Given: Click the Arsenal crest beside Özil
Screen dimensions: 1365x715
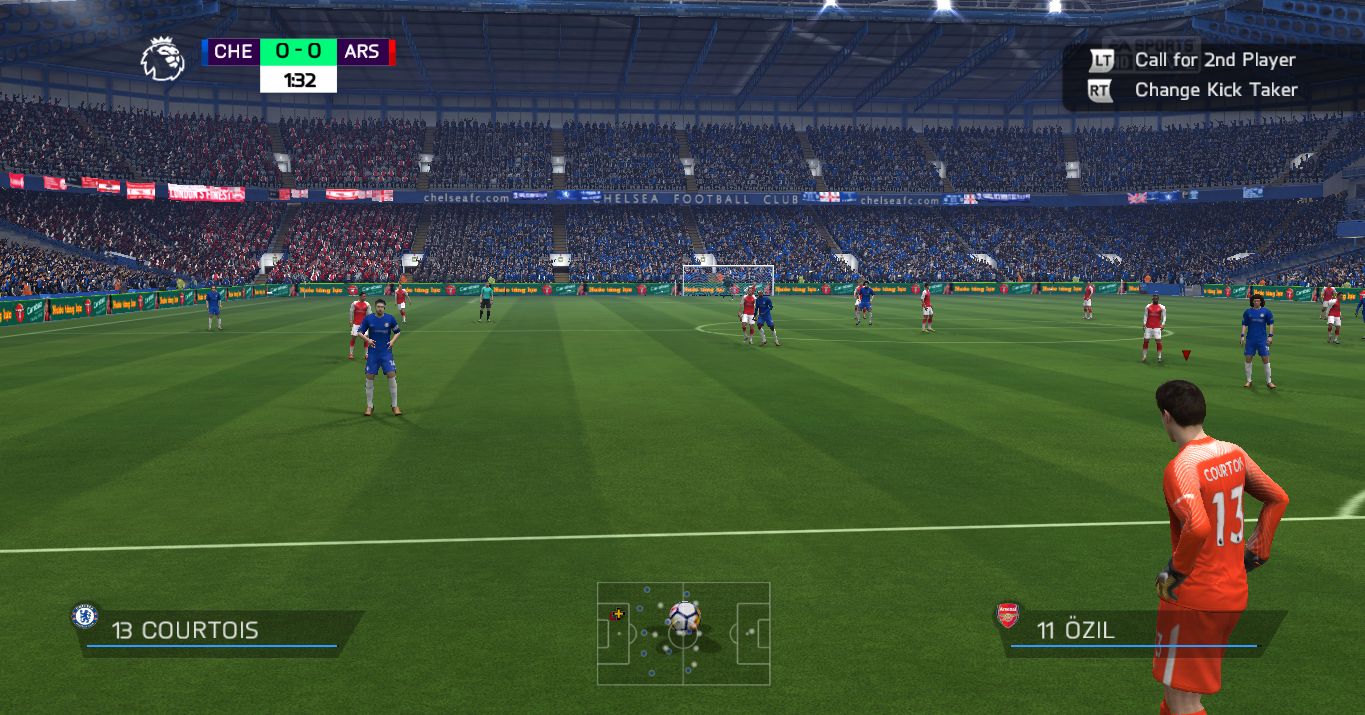Looking at the screenshot, I should 1008,616.
